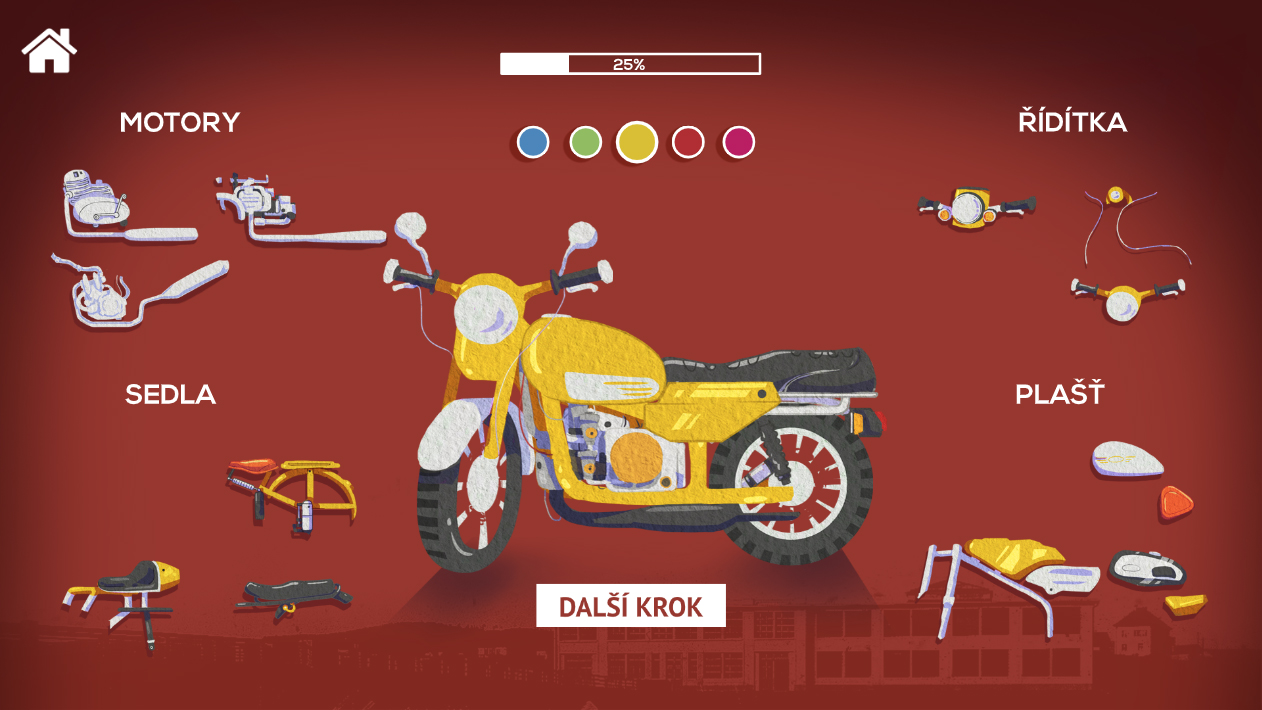Select the engine with the upward-angled exhaust
The width and height of the screenshot is (1262, 710).
point(140,295)
